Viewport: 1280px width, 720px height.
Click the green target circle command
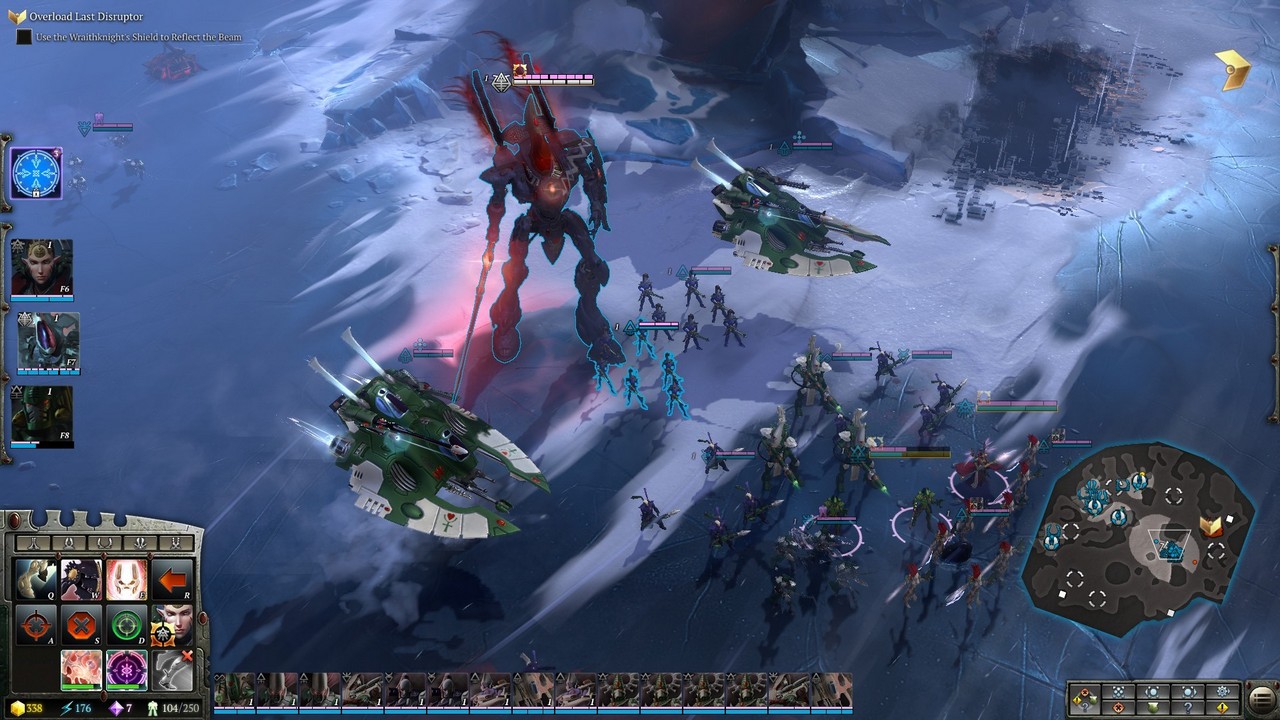click(127, 626)
